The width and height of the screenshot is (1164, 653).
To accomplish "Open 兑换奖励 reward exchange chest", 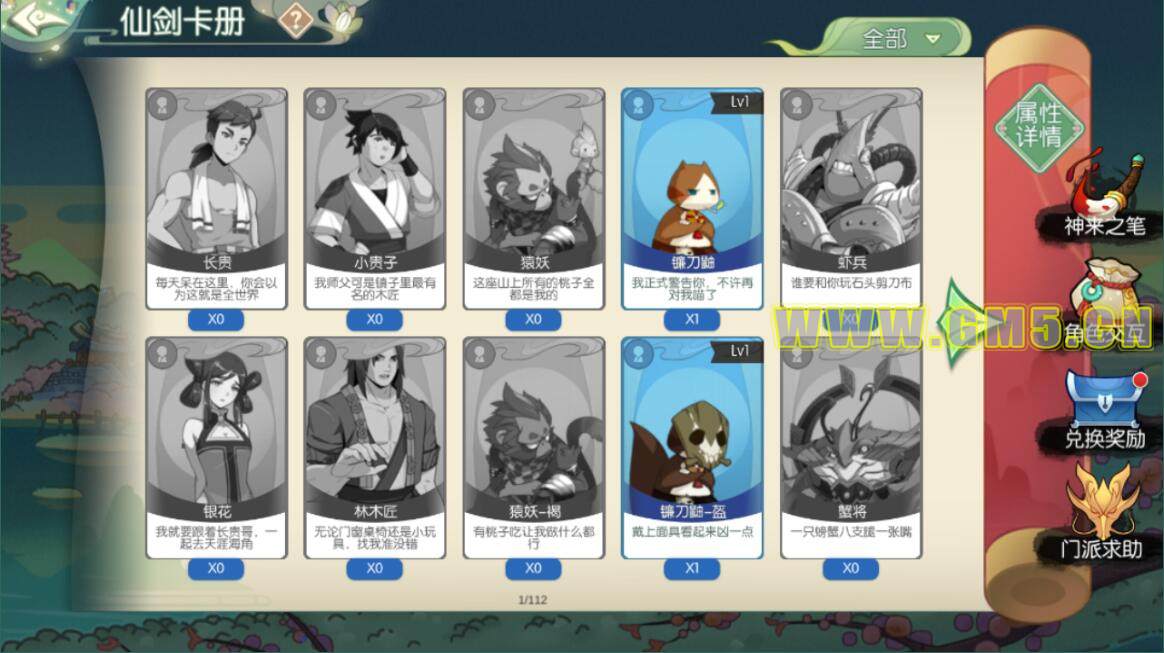I will [x=1103, y=410].
